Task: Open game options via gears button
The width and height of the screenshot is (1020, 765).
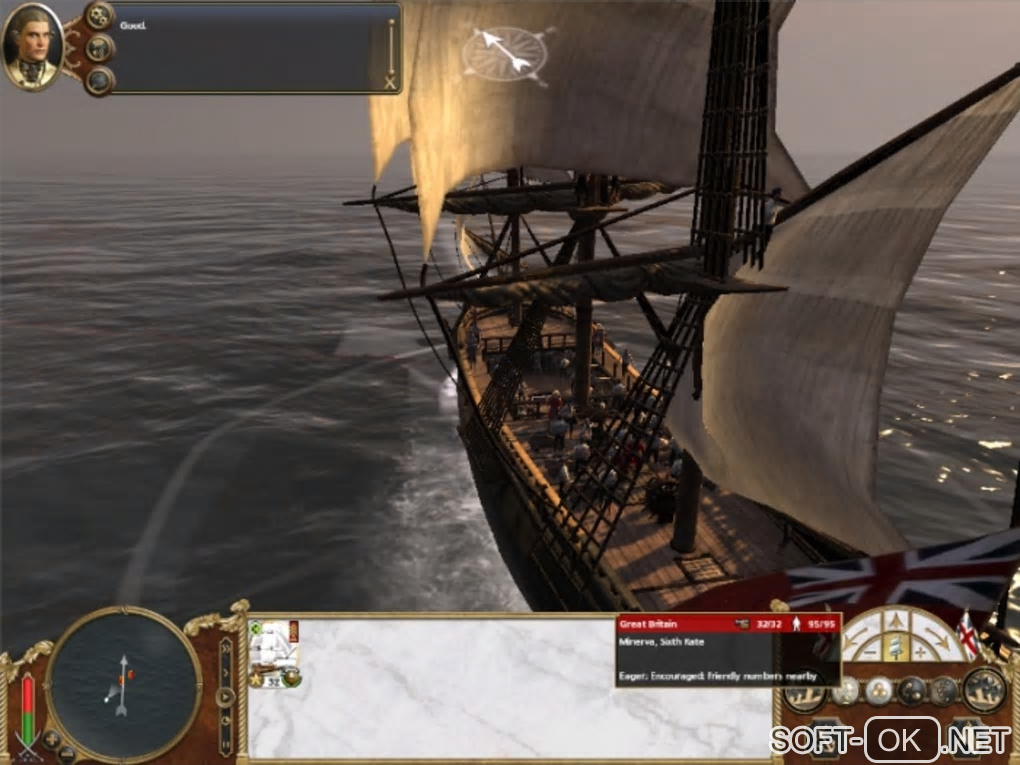Action: point(99,15)
